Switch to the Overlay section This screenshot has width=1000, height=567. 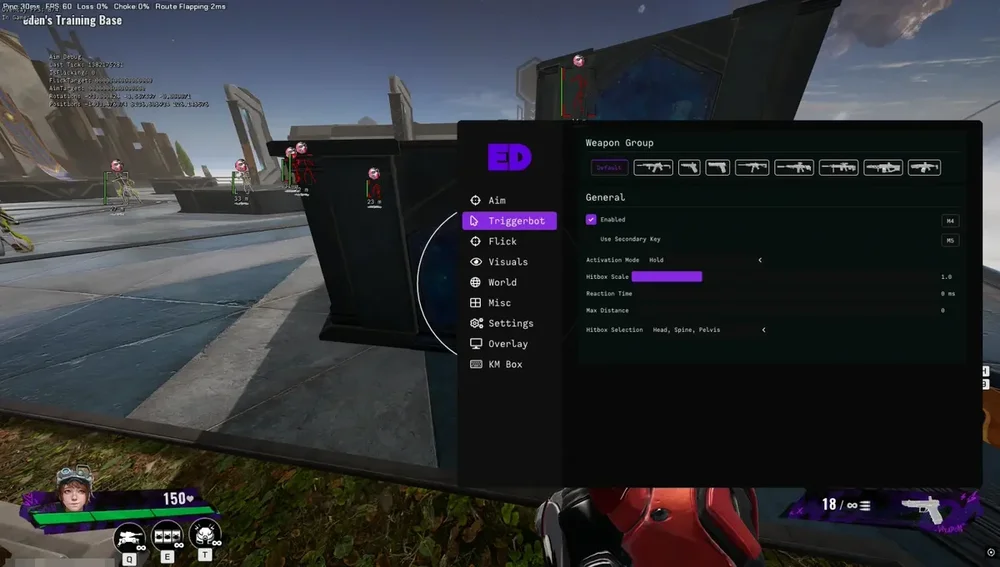coord(507,344)
